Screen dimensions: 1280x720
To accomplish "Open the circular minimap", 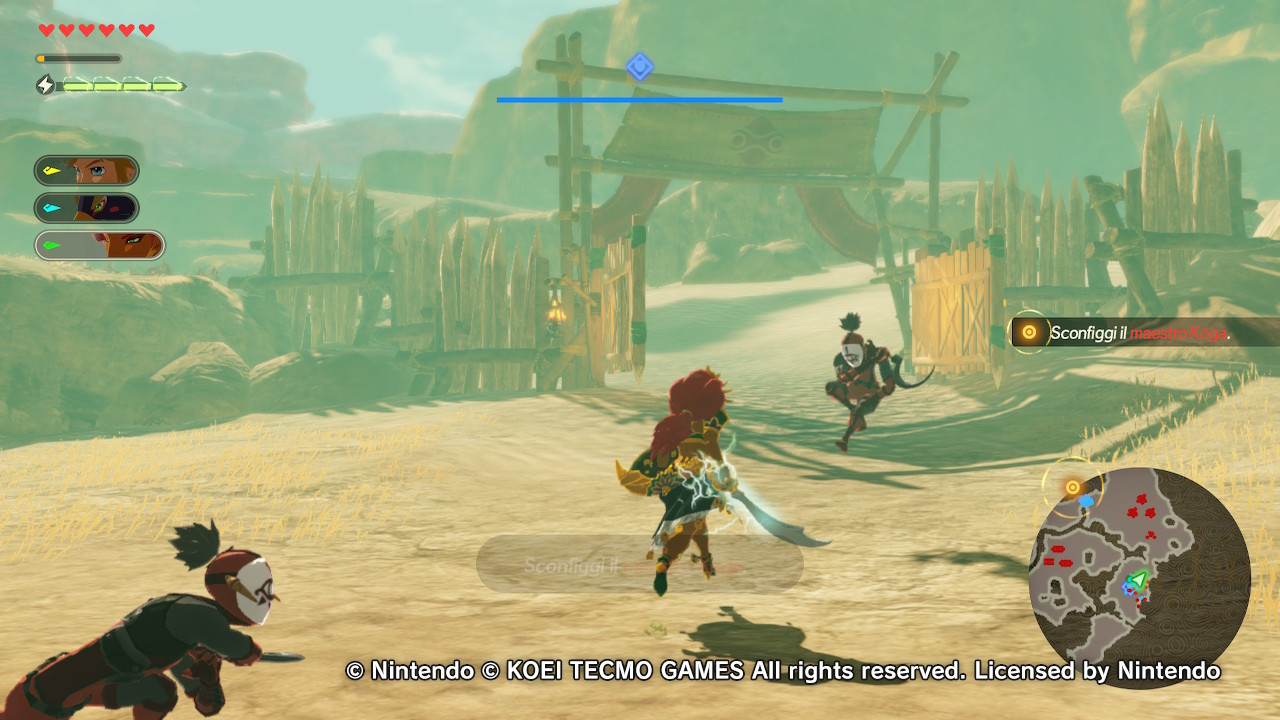I will click(x=1139, y=577).
